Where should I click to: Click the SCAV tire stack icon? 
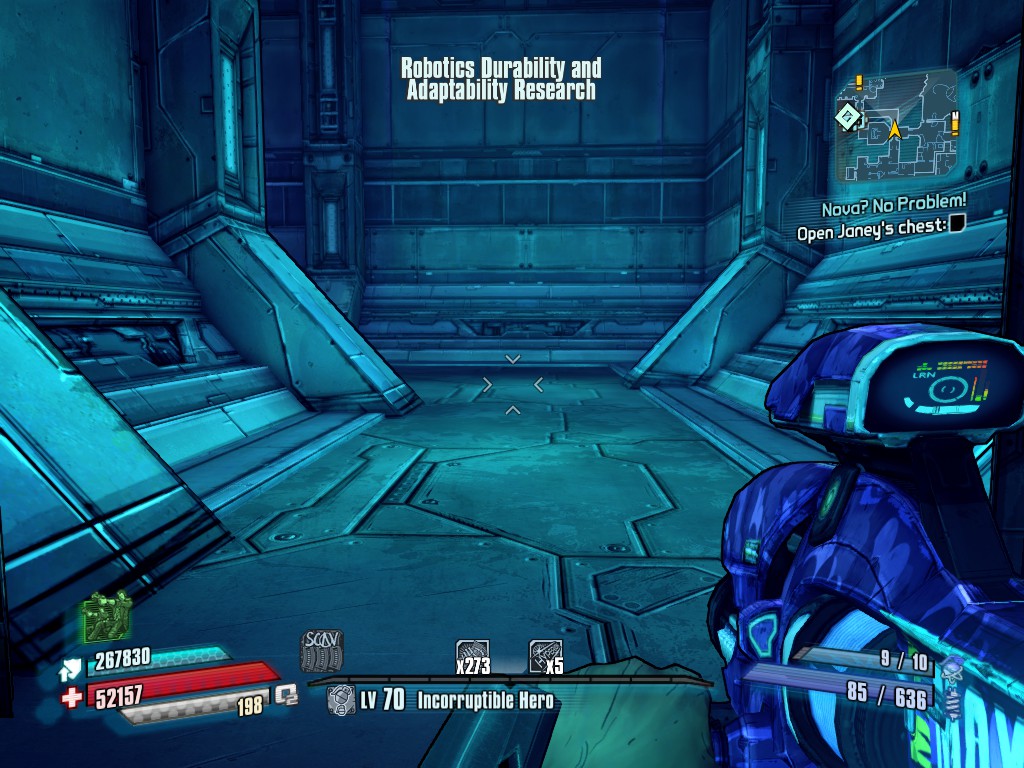coord(322,651)
